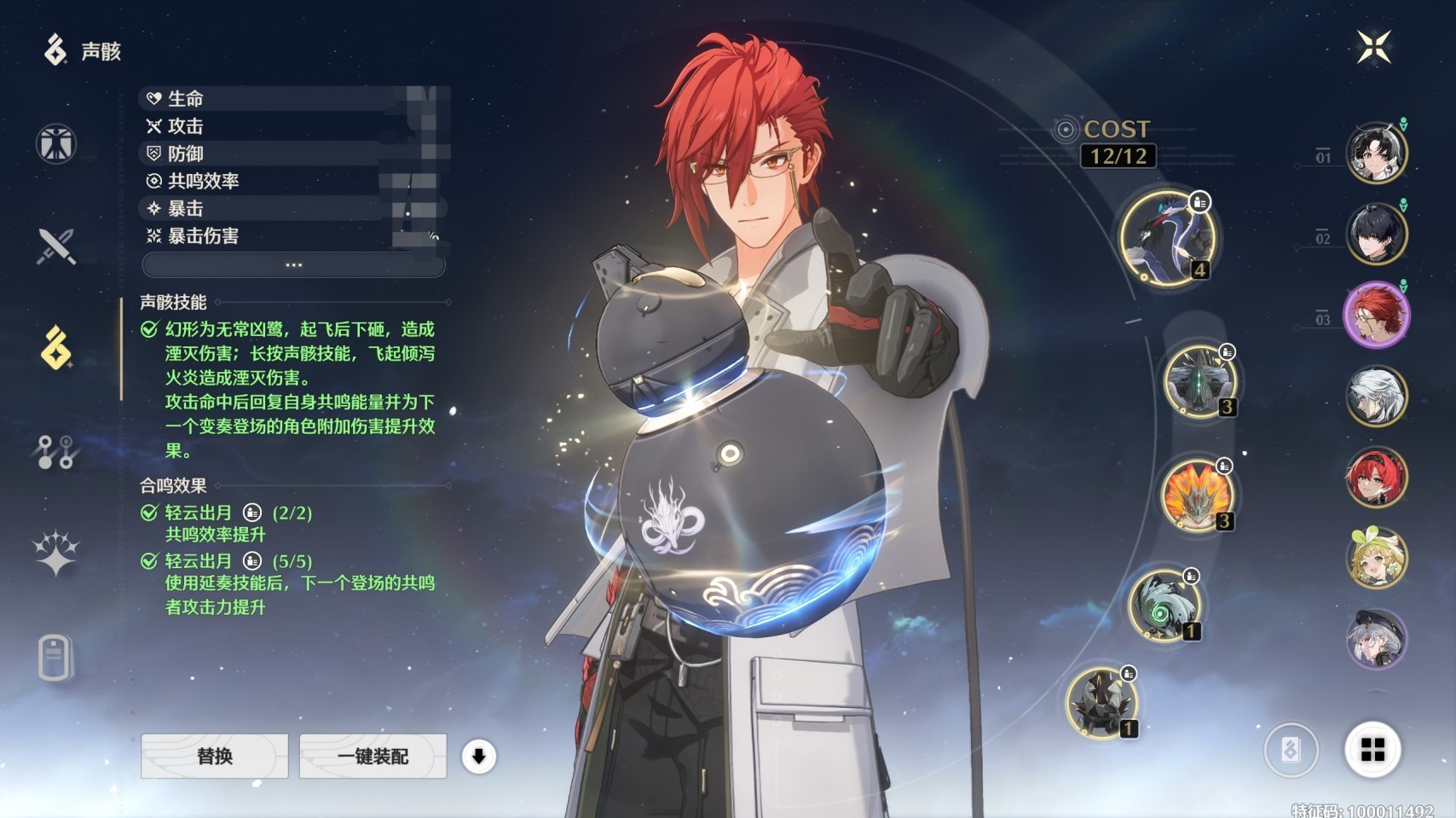1456x818 pixels.
Task: Switch to the resonance chain tab (starburst icon)
Action: click(x=56, y=554)
